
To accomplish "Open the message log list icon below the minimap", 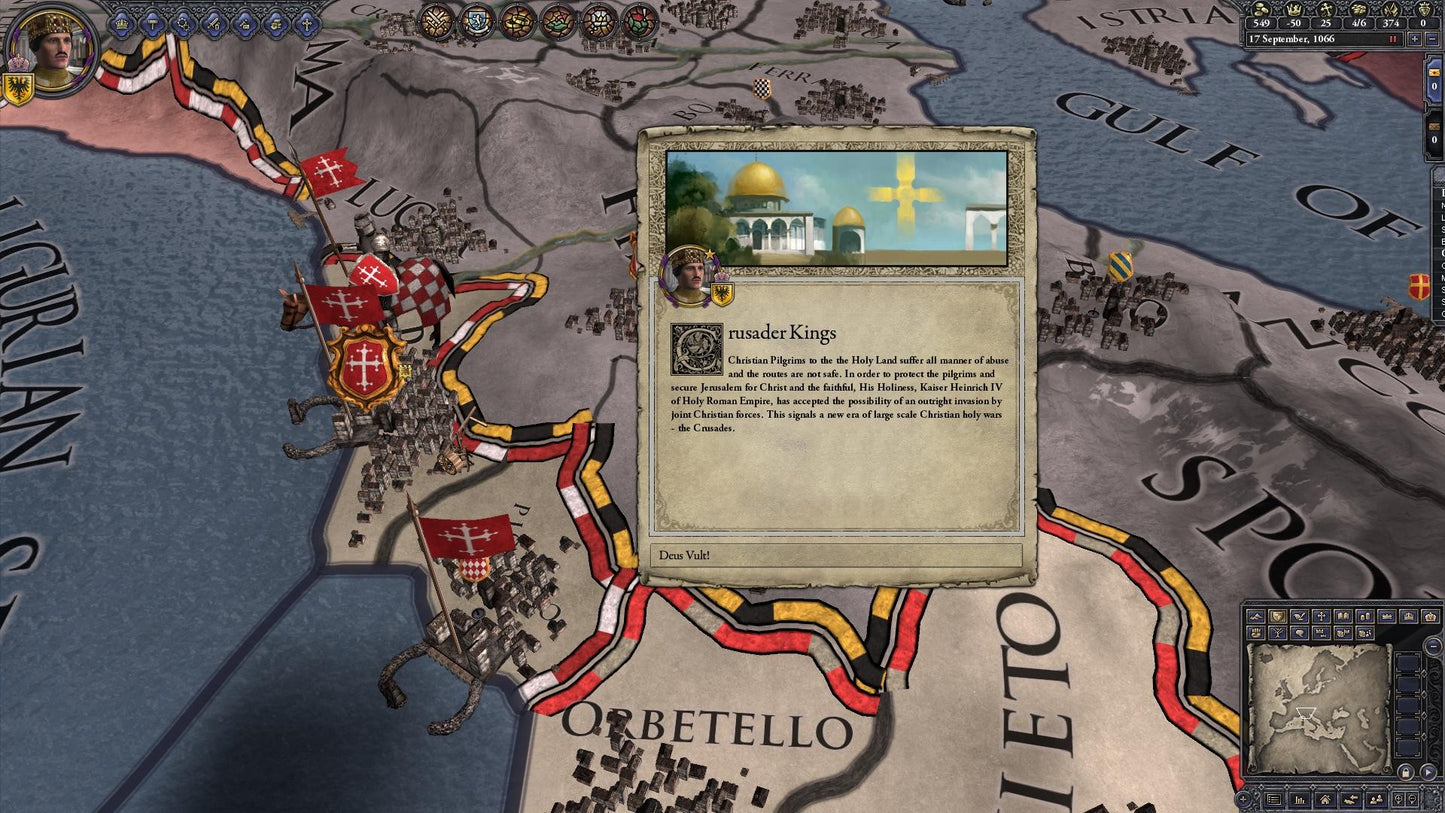I will [x=1273, y=799].
